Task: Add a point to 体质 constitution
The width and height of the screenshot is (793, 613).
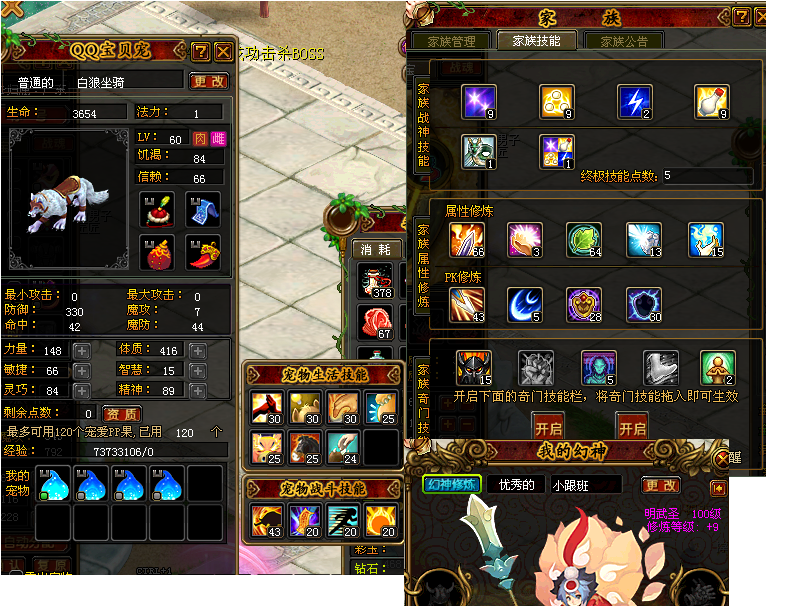Action: tap(198, 351)
